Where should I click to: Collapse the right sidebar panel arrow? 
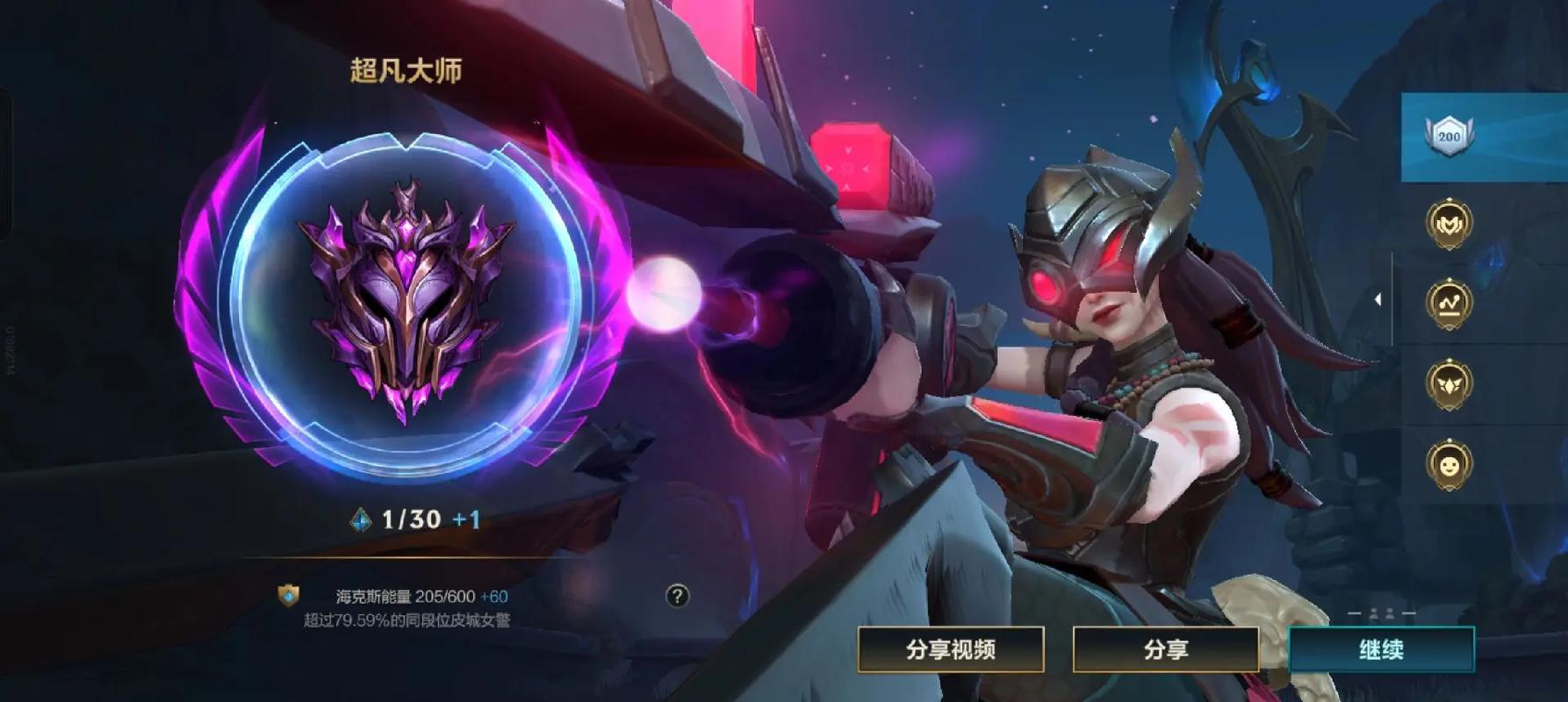1377,301
